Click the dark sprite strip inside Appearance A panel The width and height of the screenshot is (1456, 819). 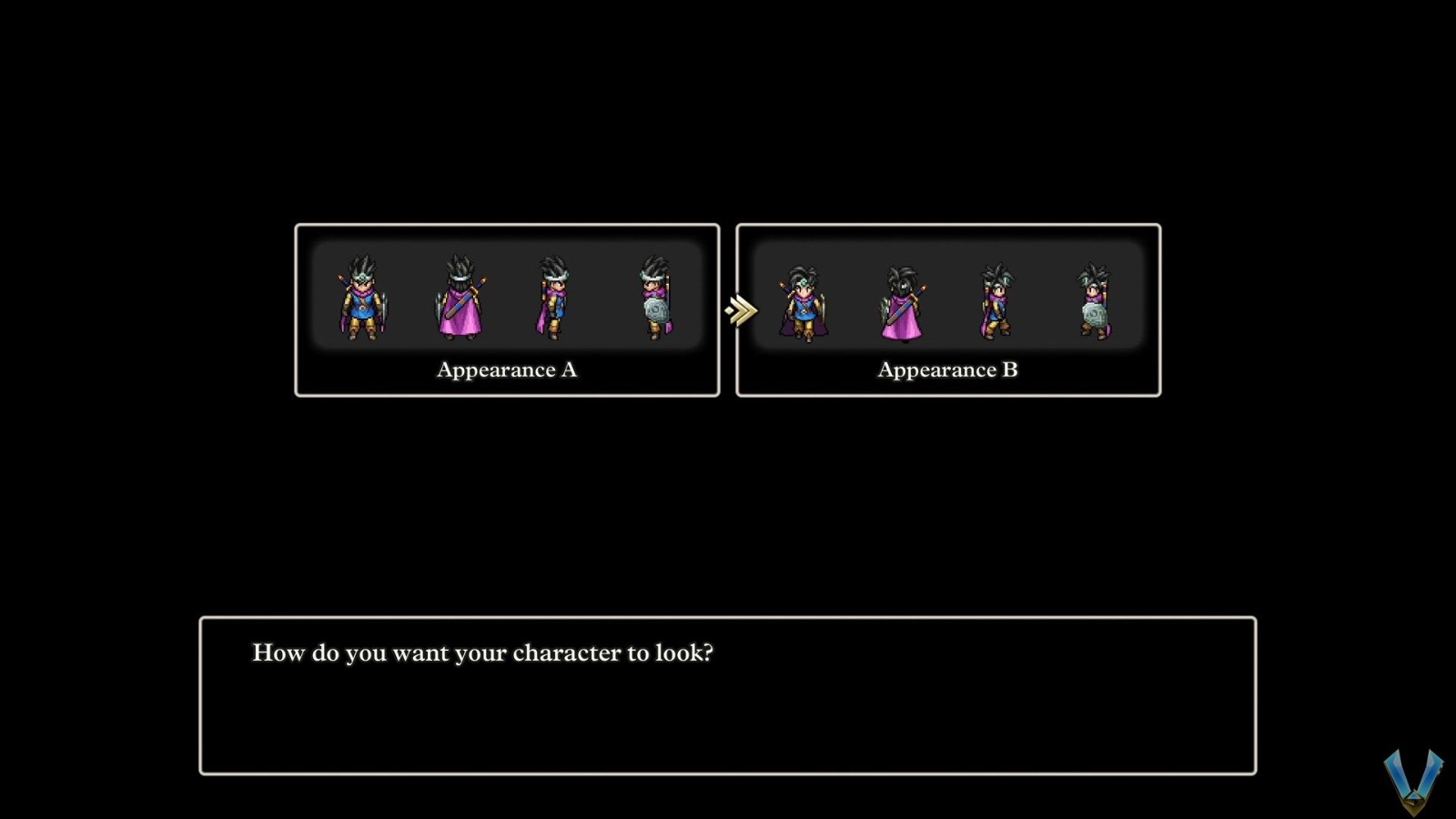[508, 296]
